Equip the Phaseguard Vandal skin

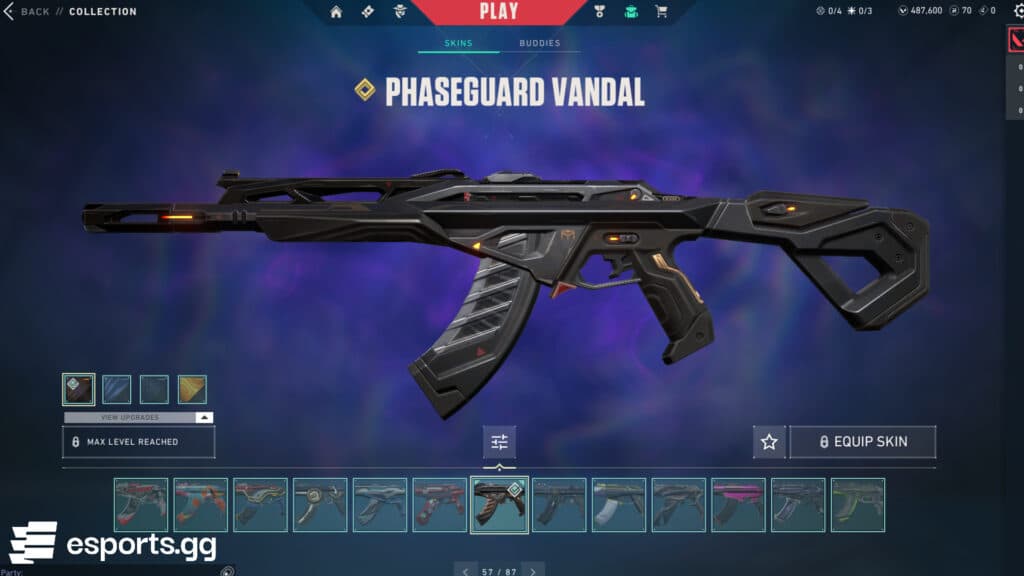[863, 442]
